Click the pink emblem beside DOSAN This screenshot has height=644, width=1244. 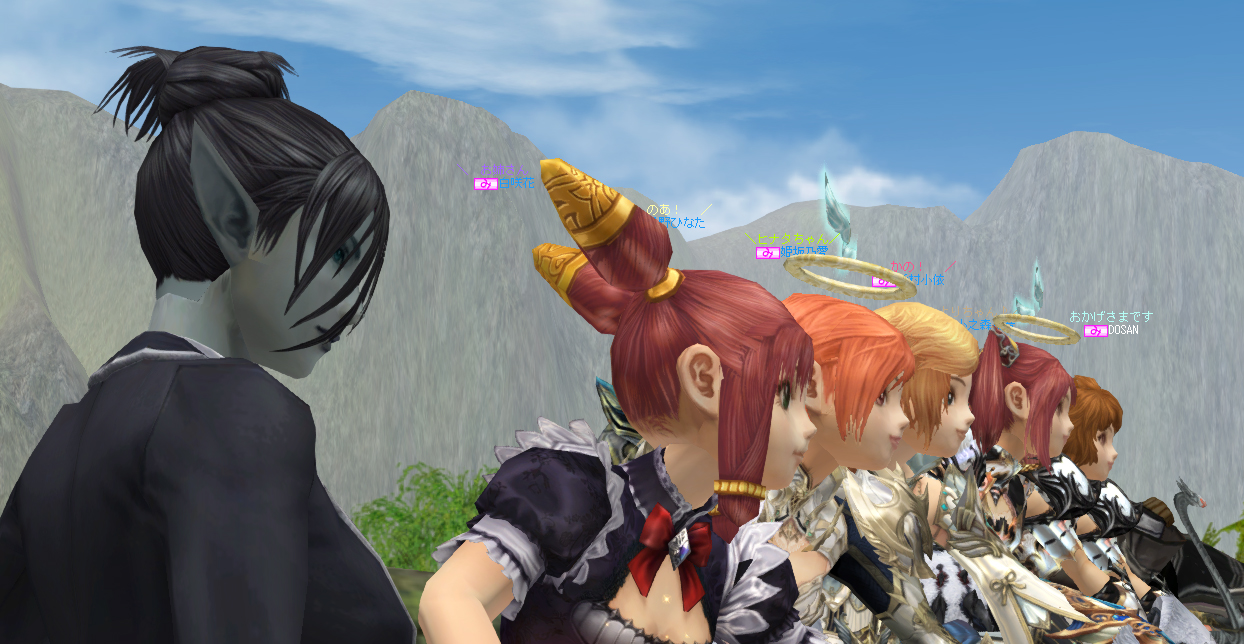tap(1095, 330)
